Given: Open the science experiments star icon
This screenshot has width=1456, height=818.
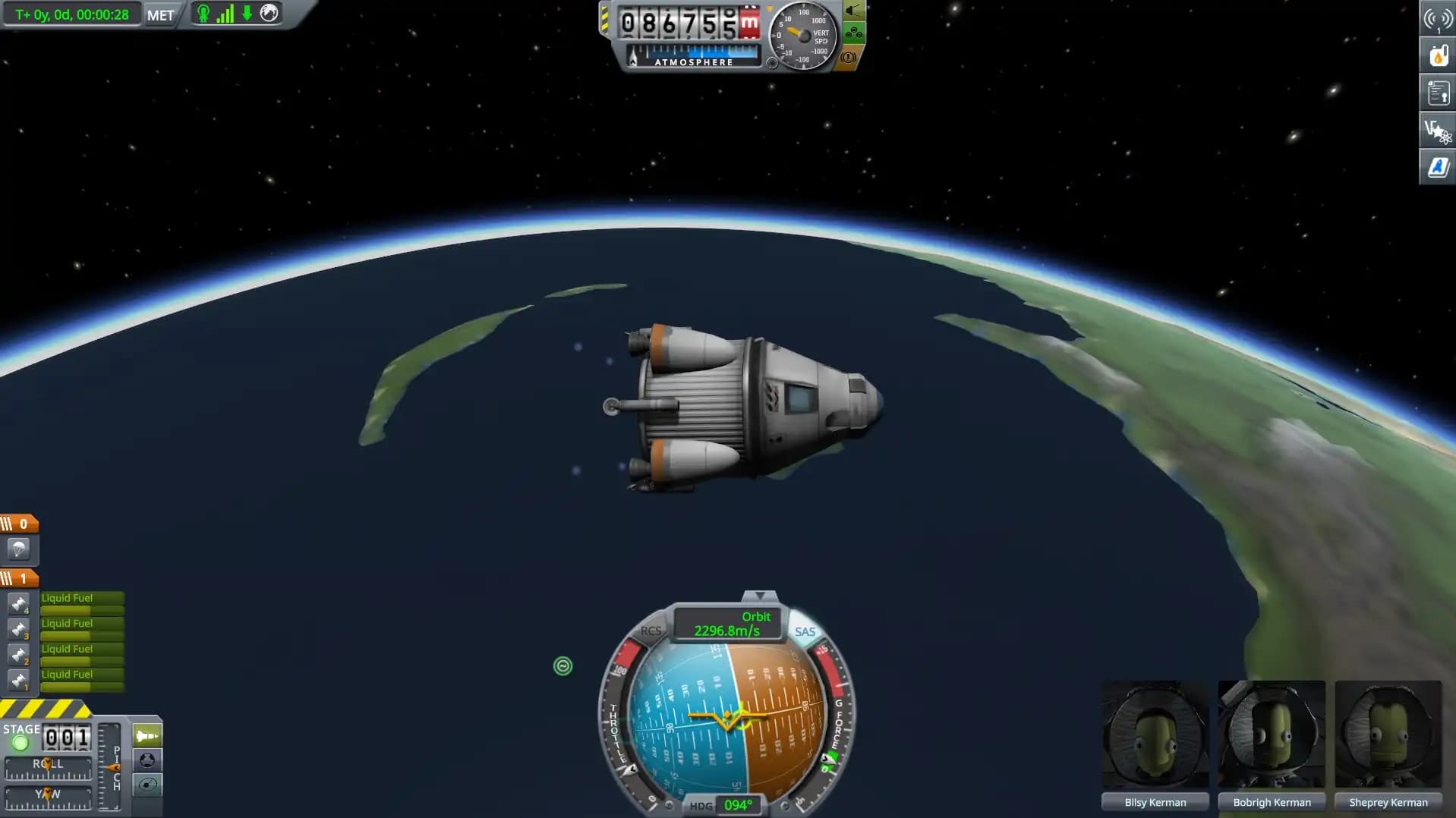Looking at the screenshot, I should click(1437, 130).
